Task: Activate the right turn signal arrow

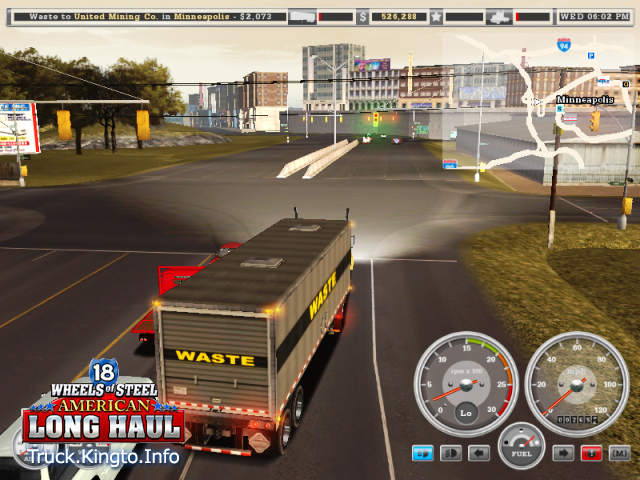Action: [563, 453]
